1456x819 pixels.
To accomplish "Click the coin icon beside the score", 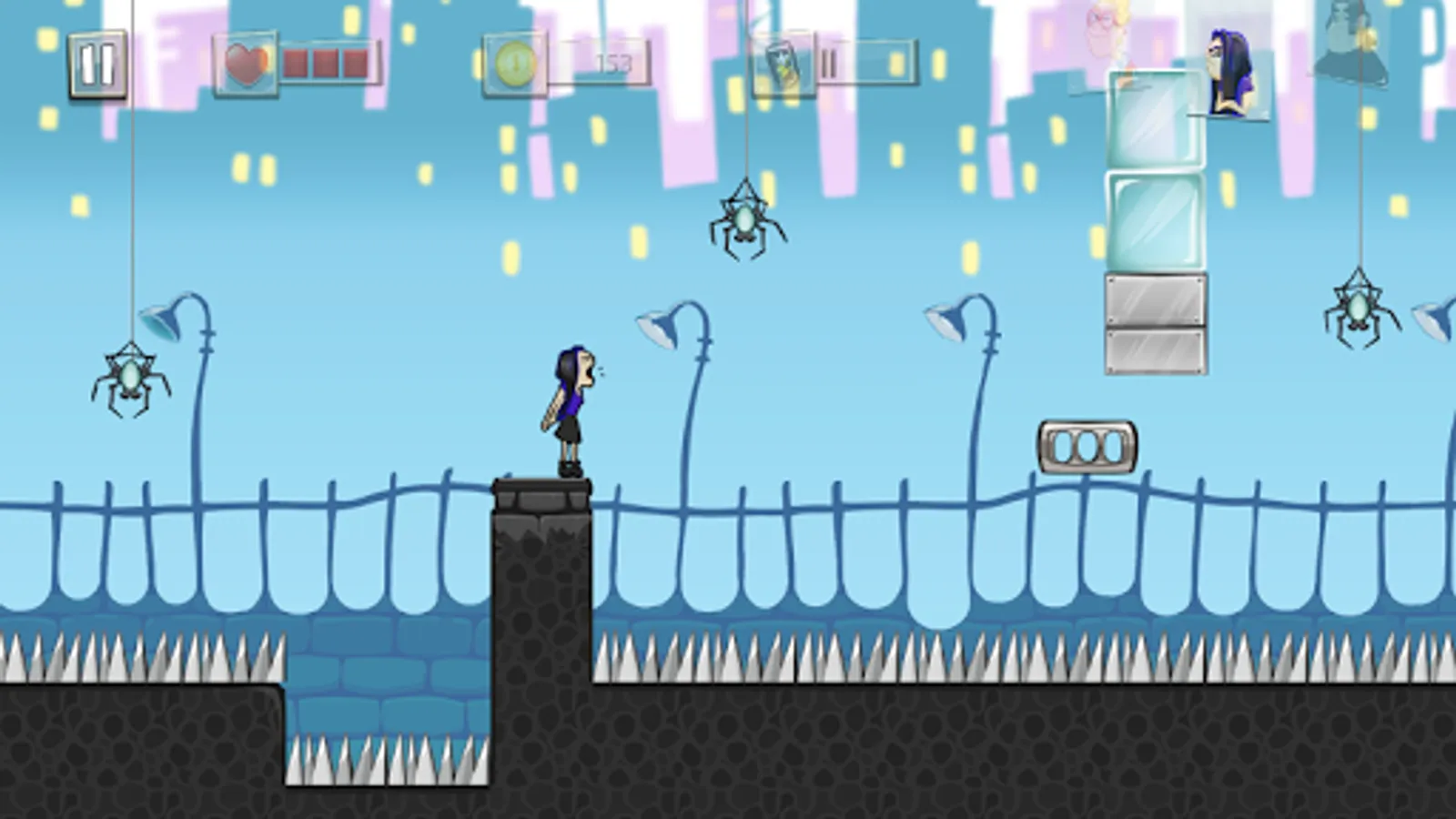I will click(514, 64).
